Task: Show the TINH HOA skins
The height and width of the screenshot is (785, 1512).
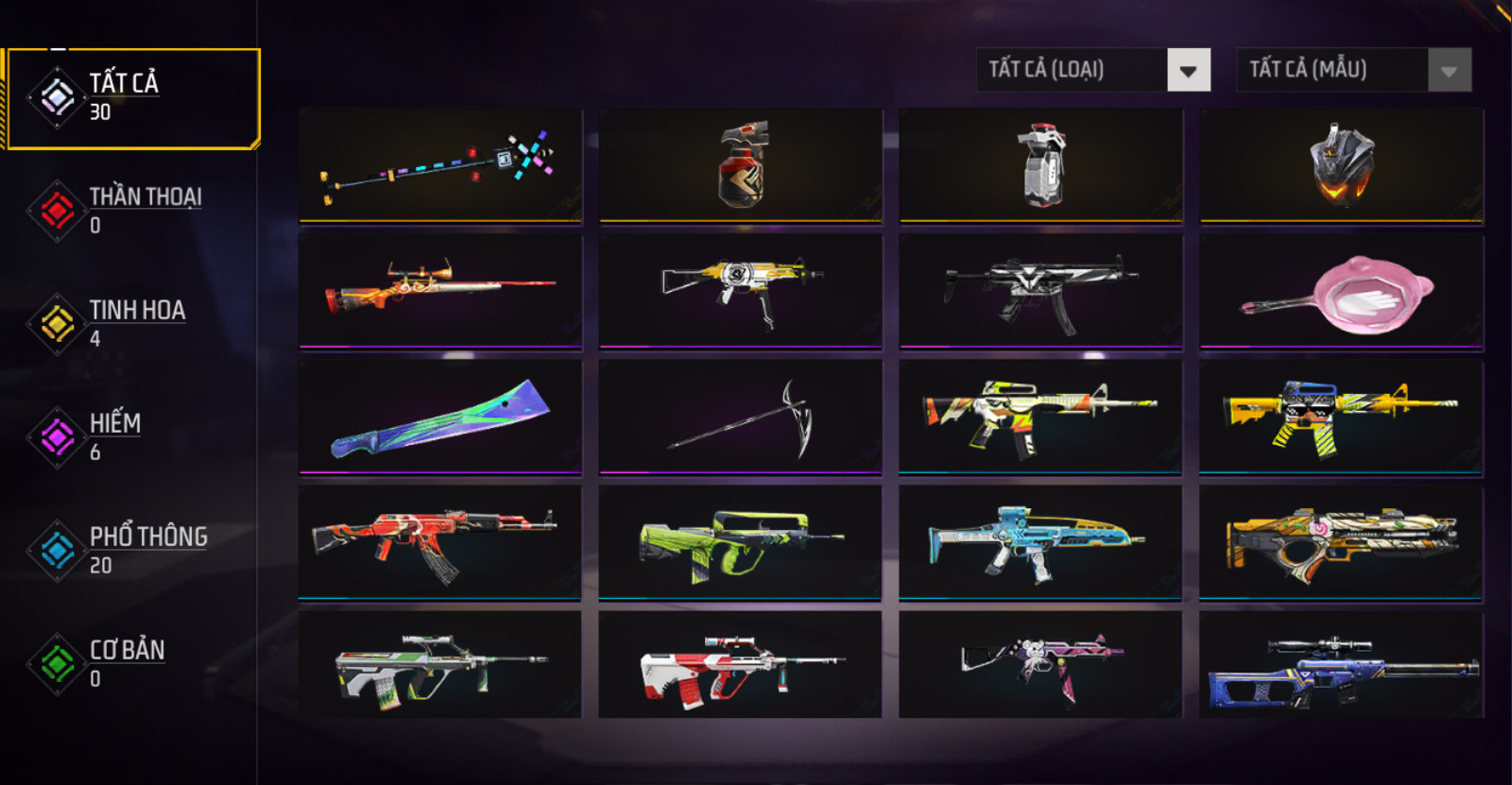Action: [132, 323]
